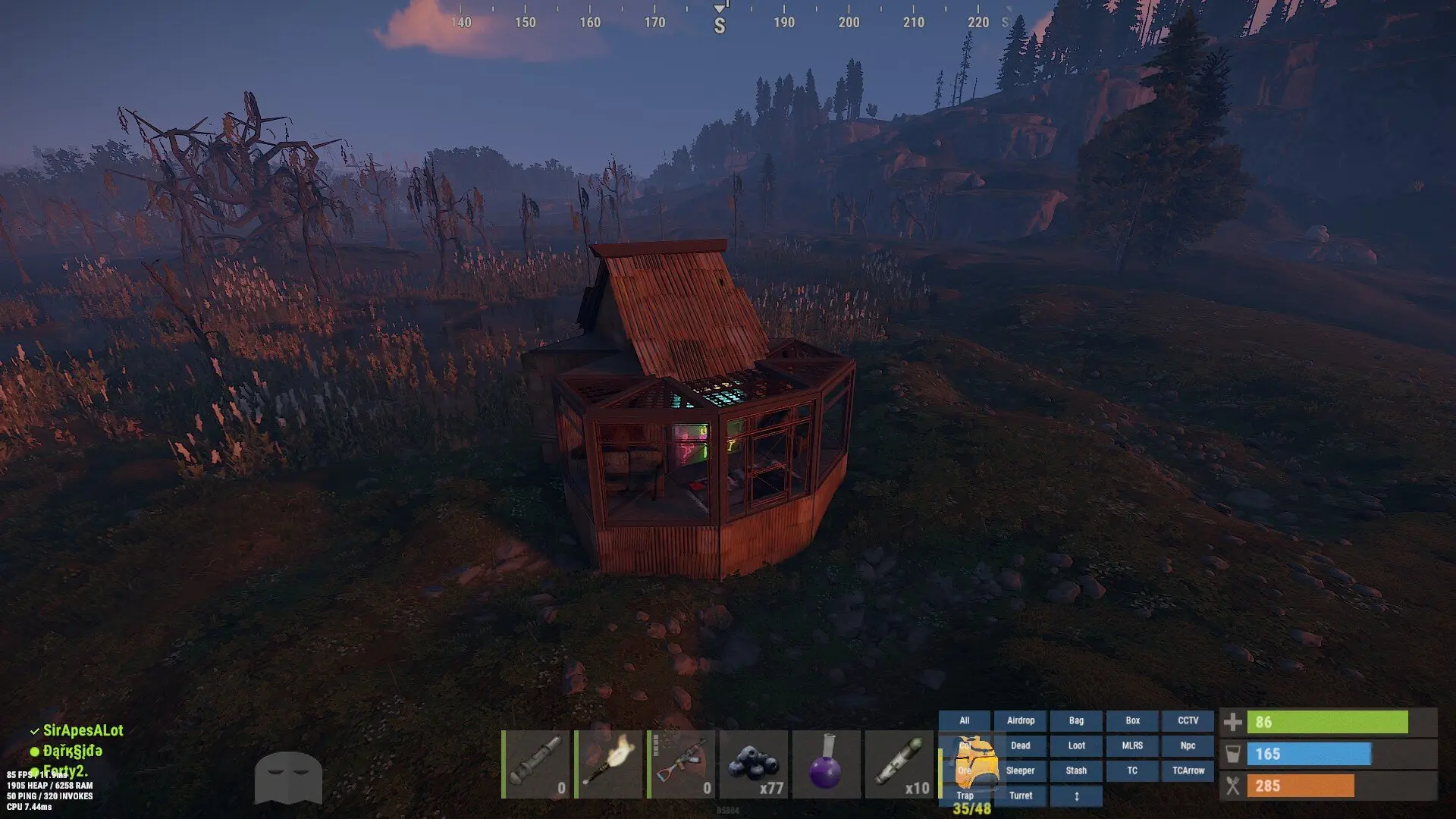Enable the Airdrop filter
The width and height of the screenshot is (1456, 819).
click(1020, 720)
